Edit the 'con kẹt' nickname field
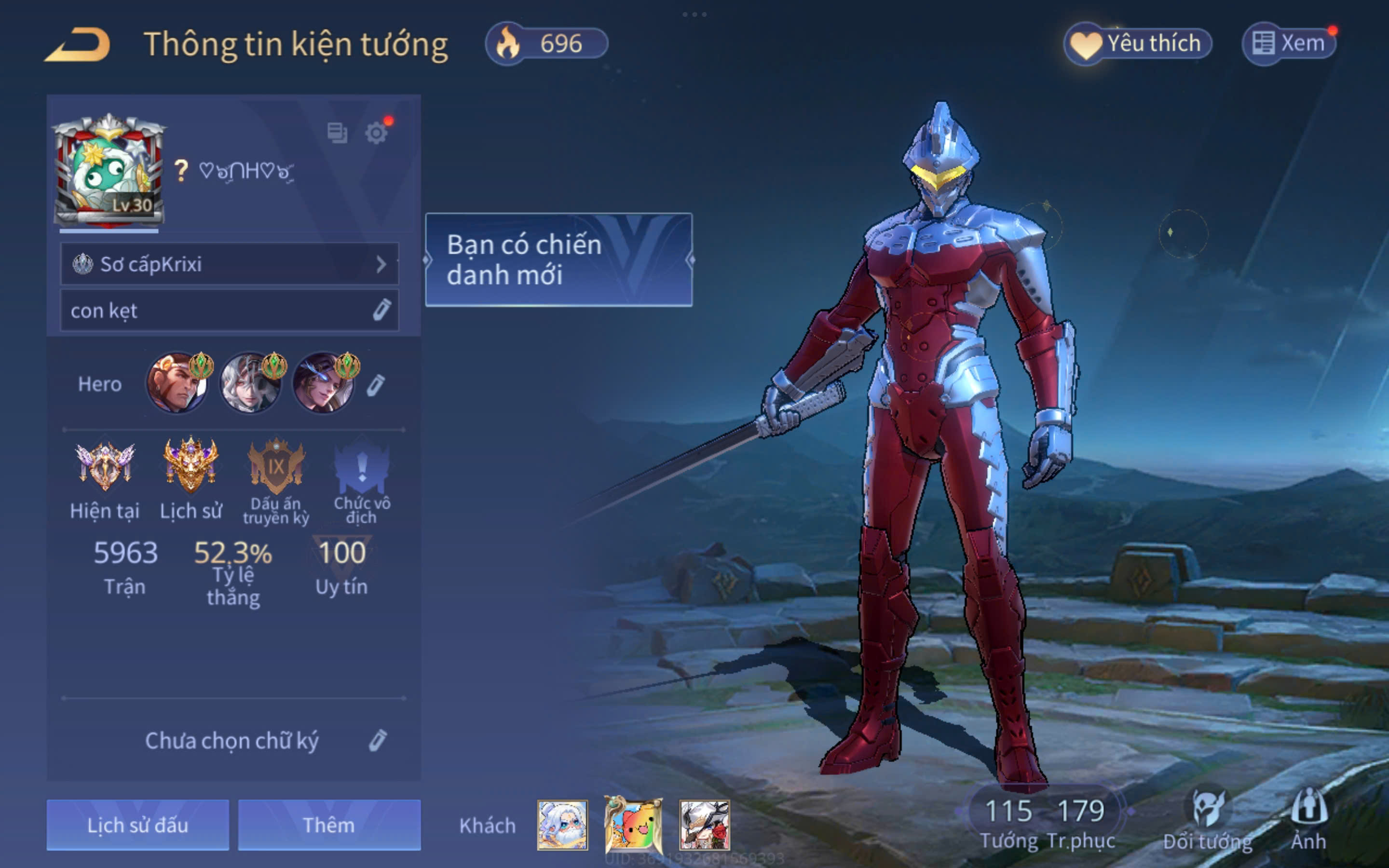 (381, 310)
